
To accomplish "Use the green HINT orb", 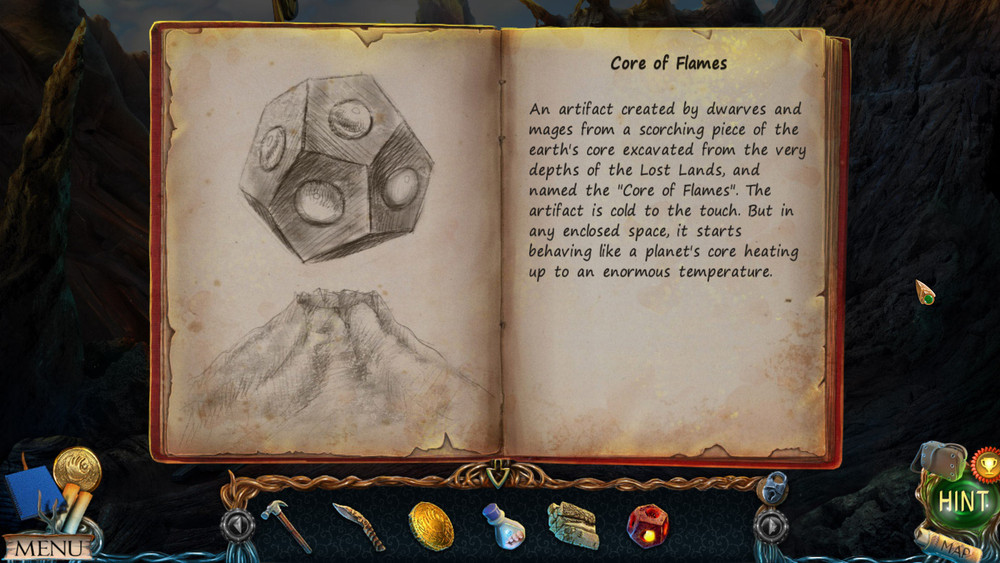I will pos(961,502).
